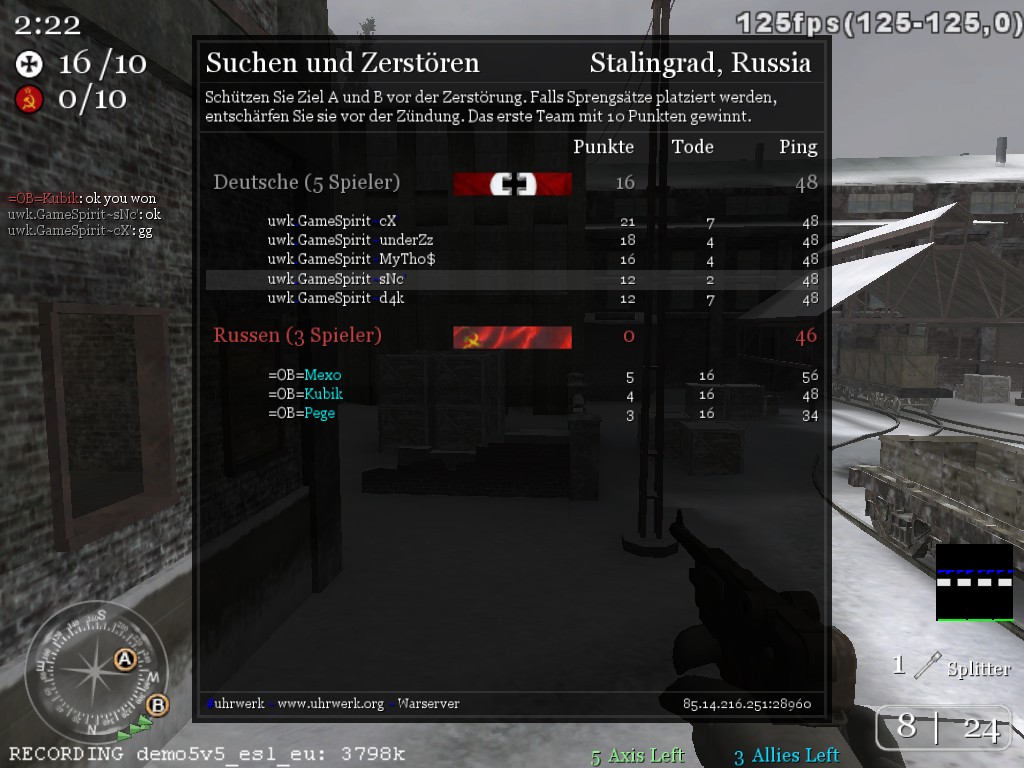Image resolution: width=1024 pixels, height=768 pixels.
Task: Click the stance indicator box
Action: pyautogui.click(x=974, y=582)
